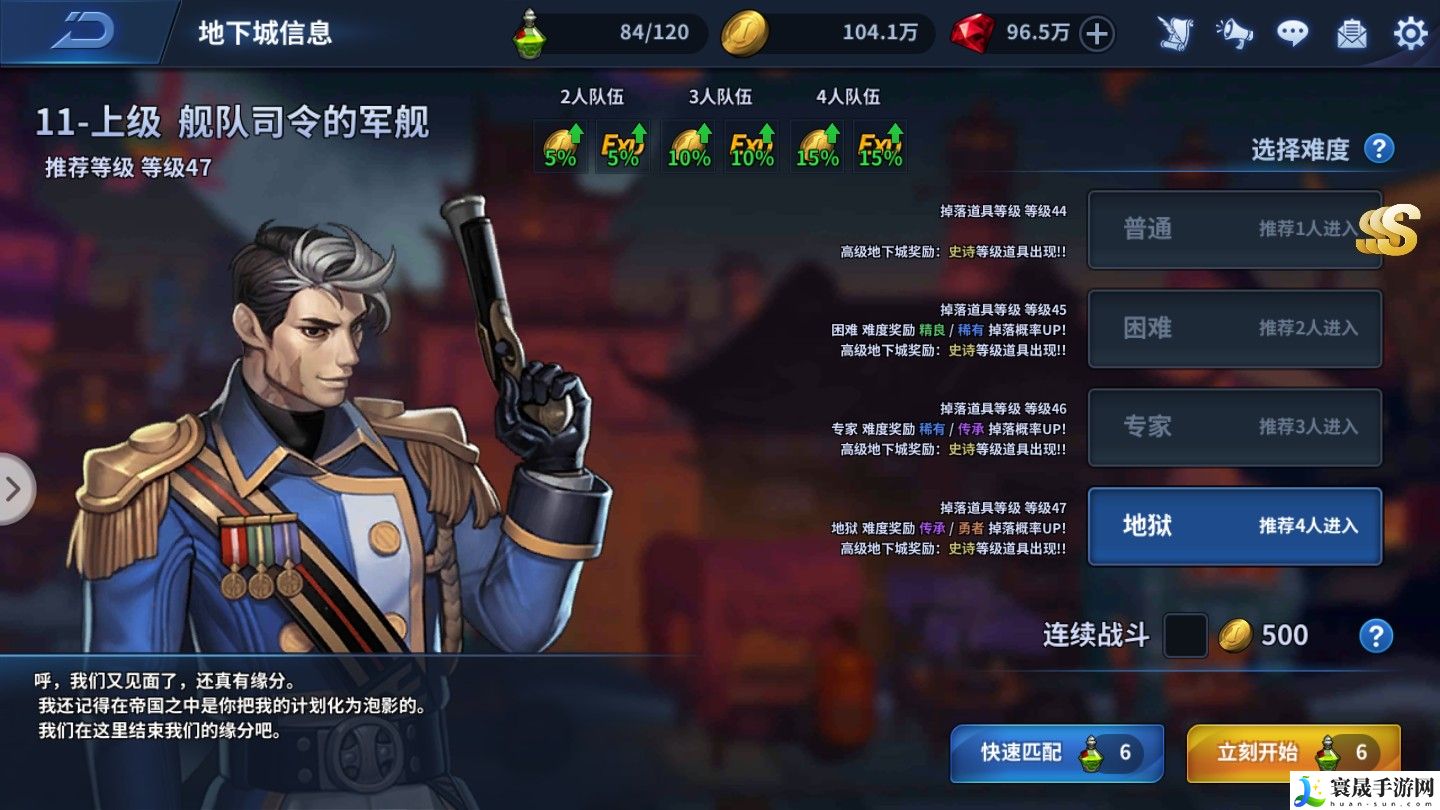This screenshot has width=1440, height=810.
Task: Choose 地狱 difficulty
Action: (x=1234, y=526)
